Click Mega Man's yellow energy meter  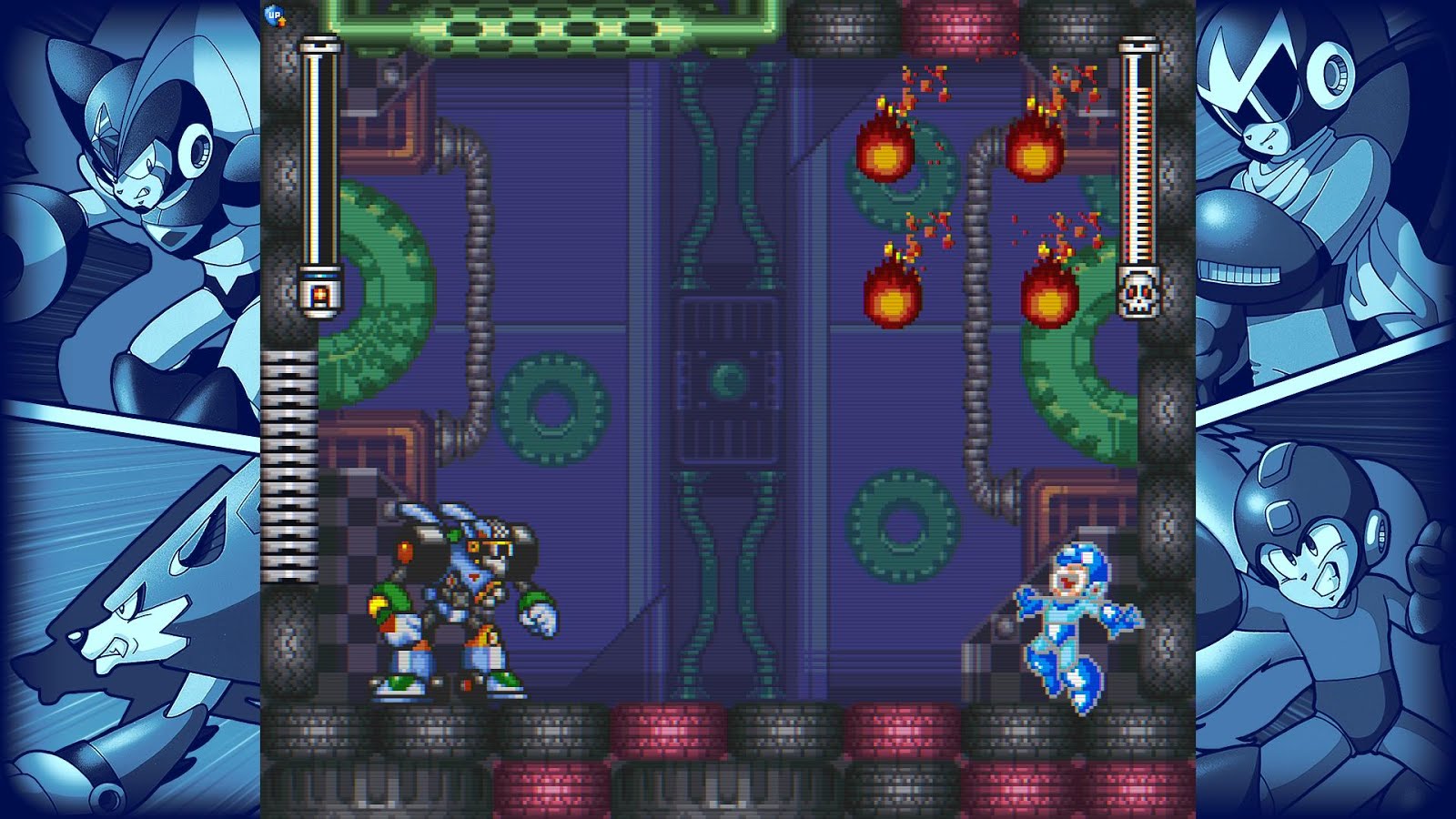click(318, 164)
